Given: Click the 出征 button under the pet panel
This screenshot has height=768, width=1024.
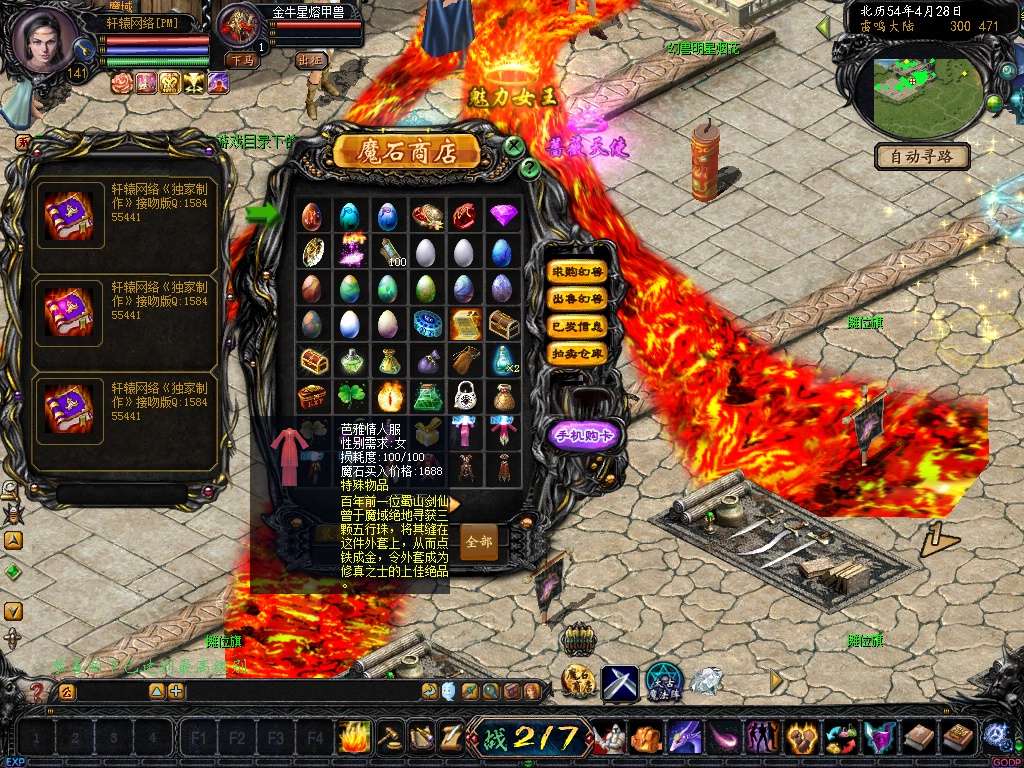Looking at the screenshot, I should point(311,60).
